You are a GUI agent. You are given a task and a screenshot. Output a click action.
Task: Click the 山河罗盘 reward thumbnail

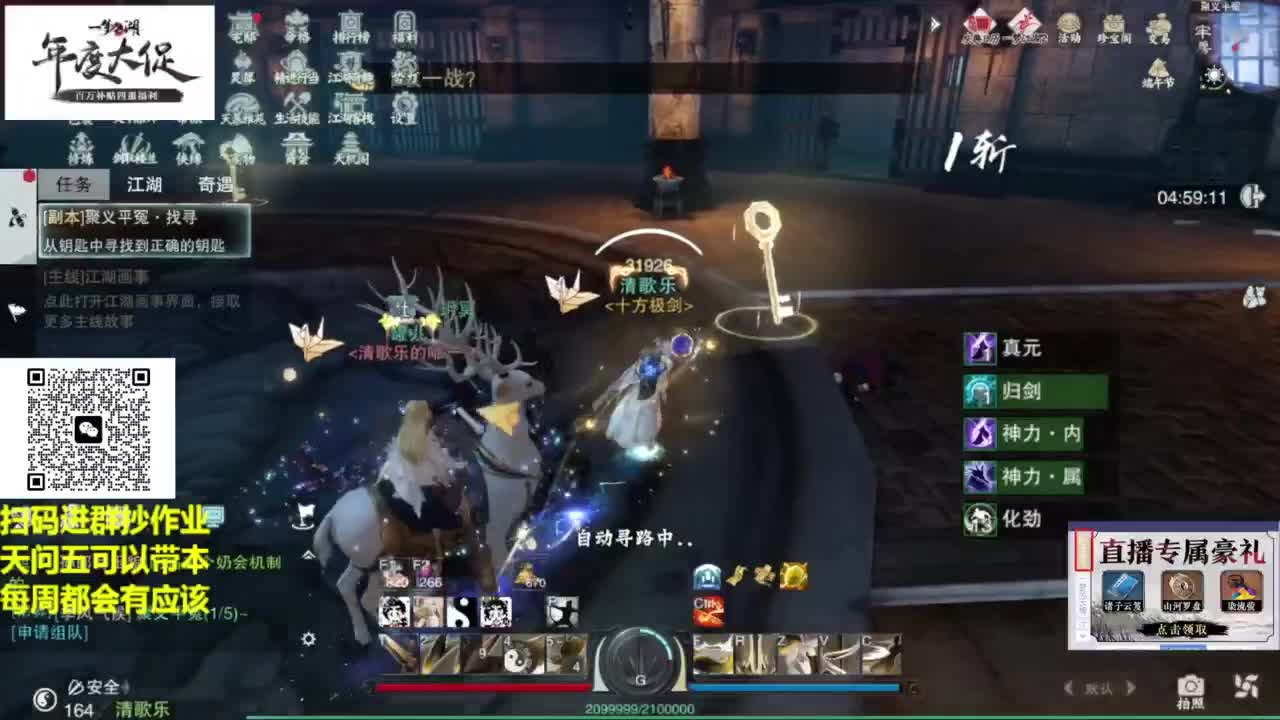tap(1181, 589)
